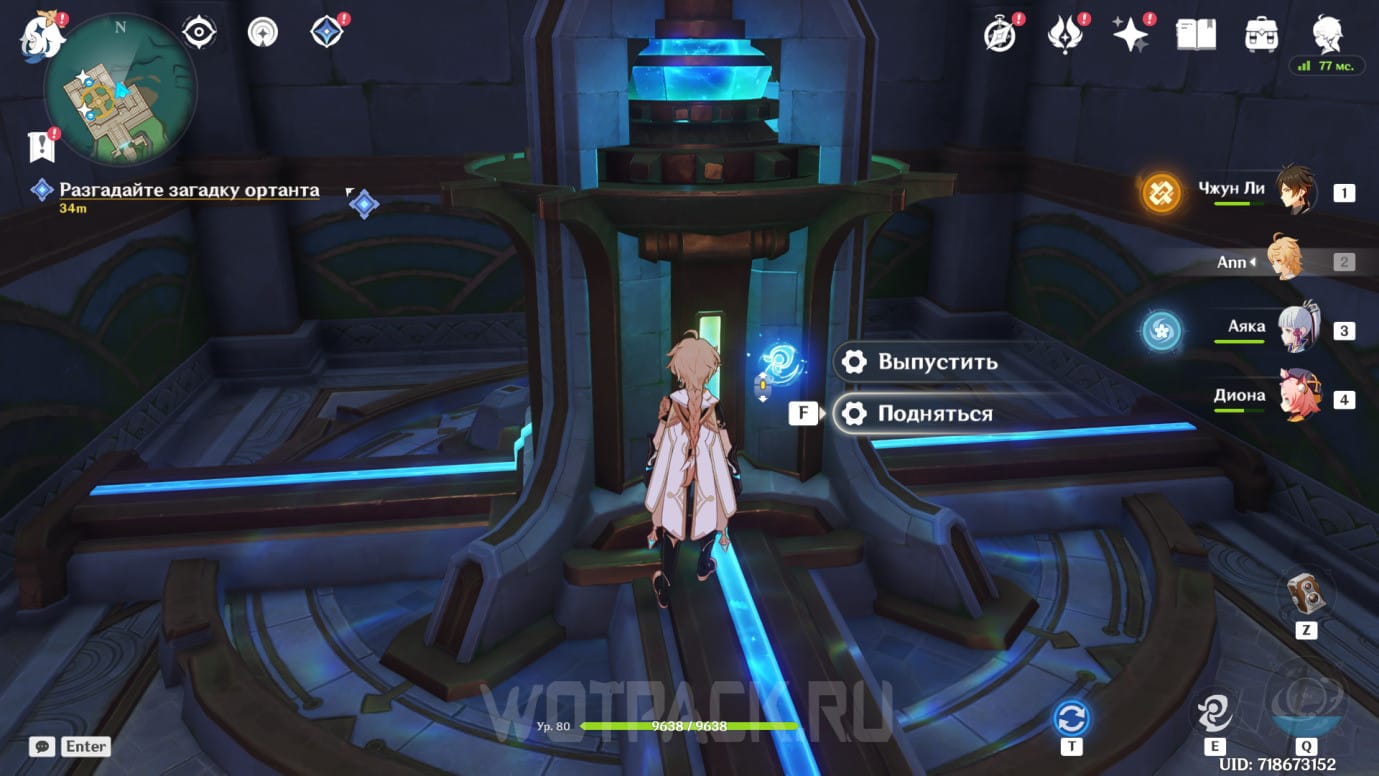Click the blue swap arrows icon
This screenshot has width=1379, height=776.
coord(1072,718)
